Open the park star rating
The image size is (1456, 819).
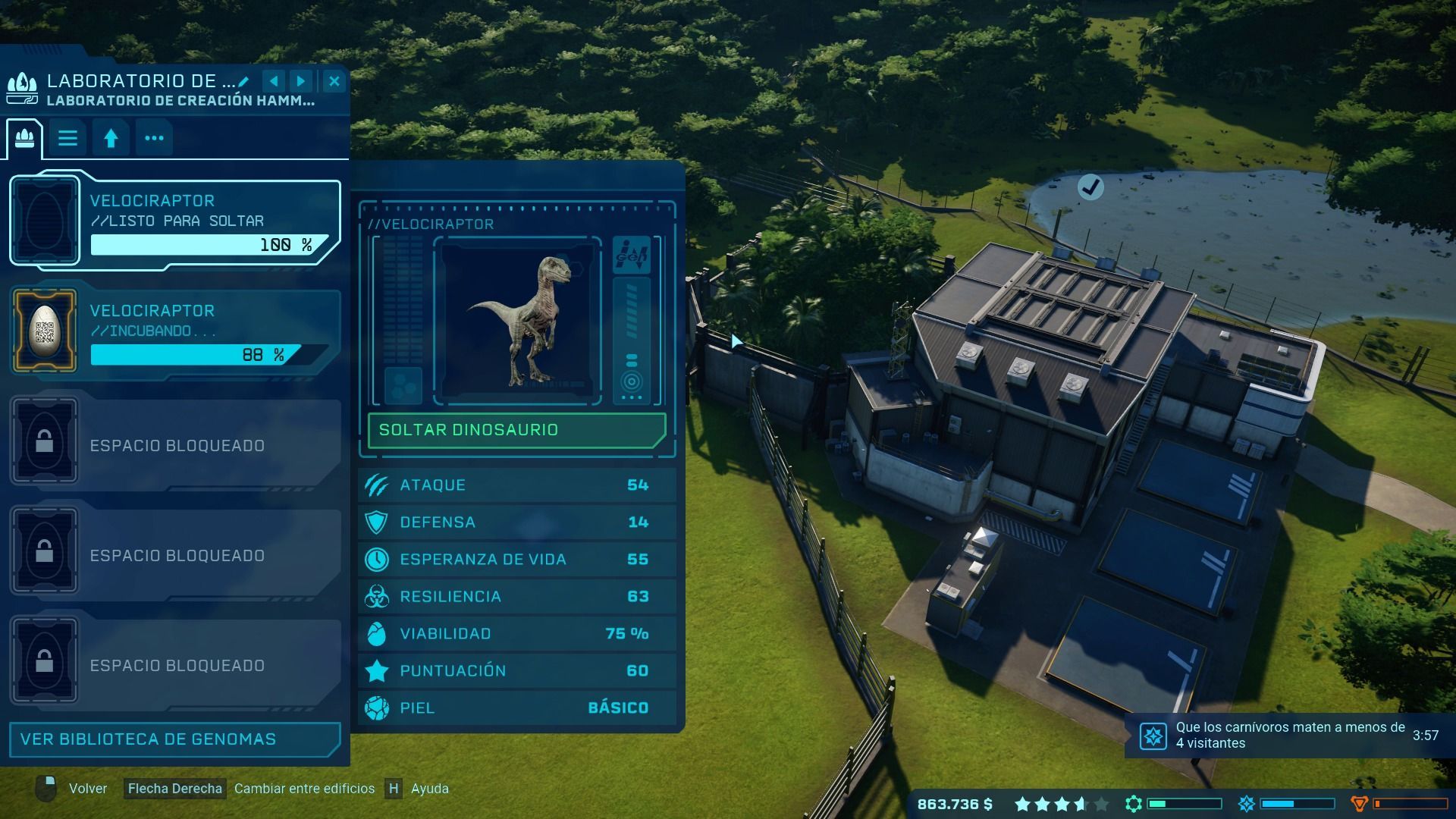point(1061,804)
